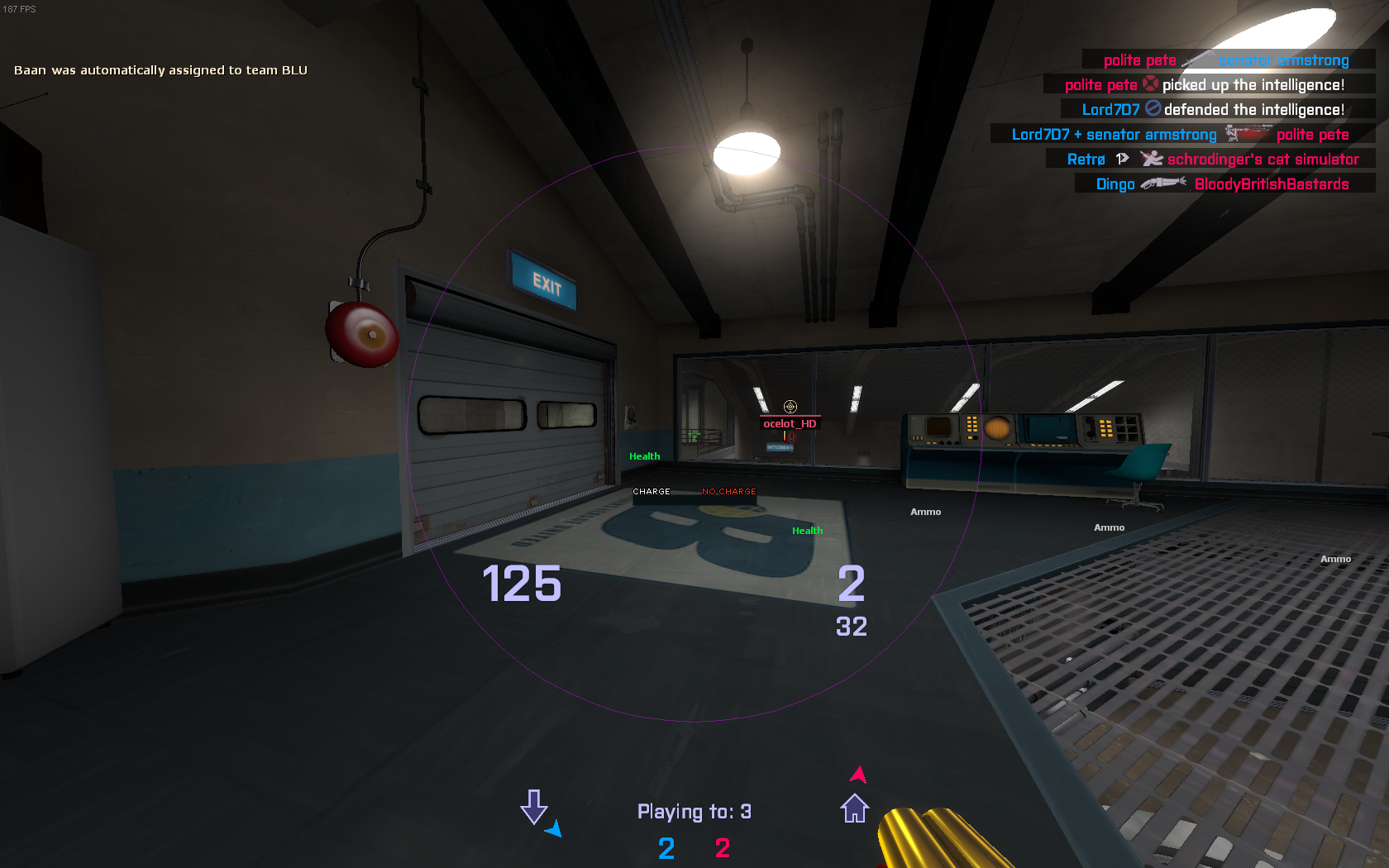Click the ammo counter showing 2
Image resolution: width=1389 pixels, height=868 pixels.
pyautogui.click(x=852, y=584)
